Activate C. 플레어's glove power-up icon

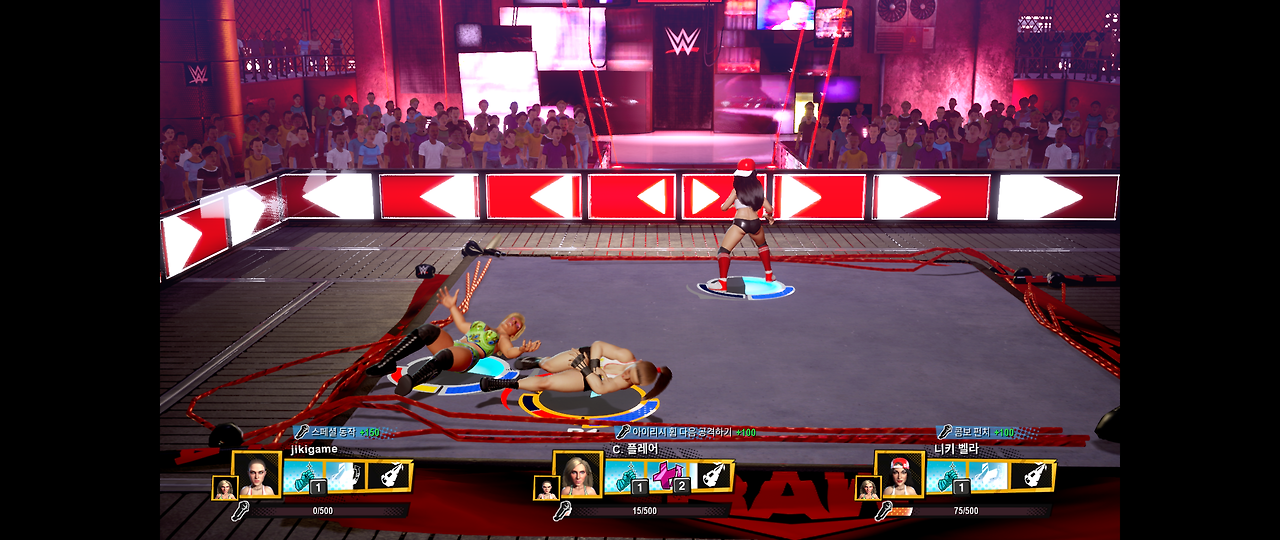coord(626,476)
